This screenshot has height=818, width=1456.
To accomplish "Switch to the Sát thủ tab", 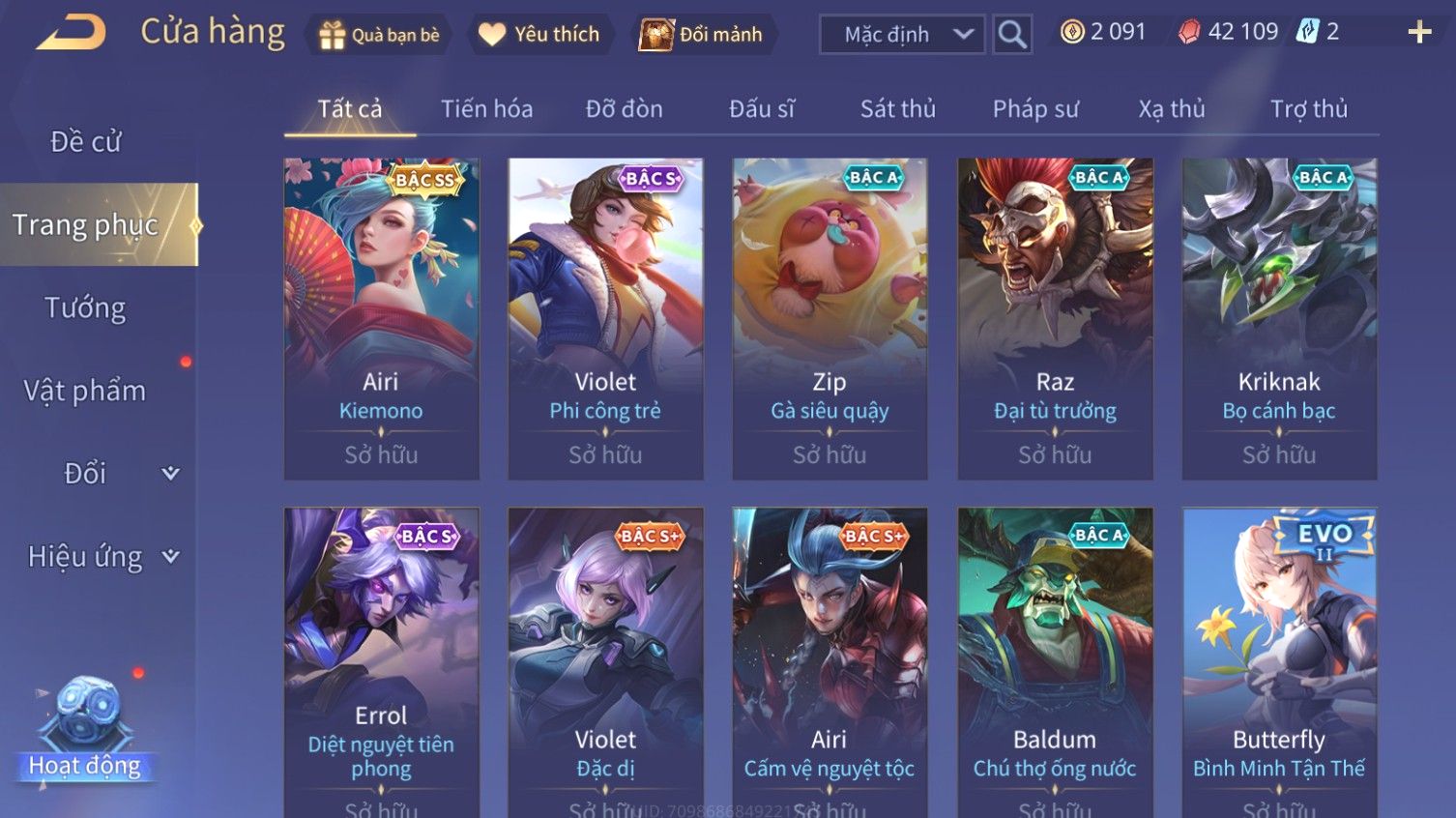I will tap(897, 109).
